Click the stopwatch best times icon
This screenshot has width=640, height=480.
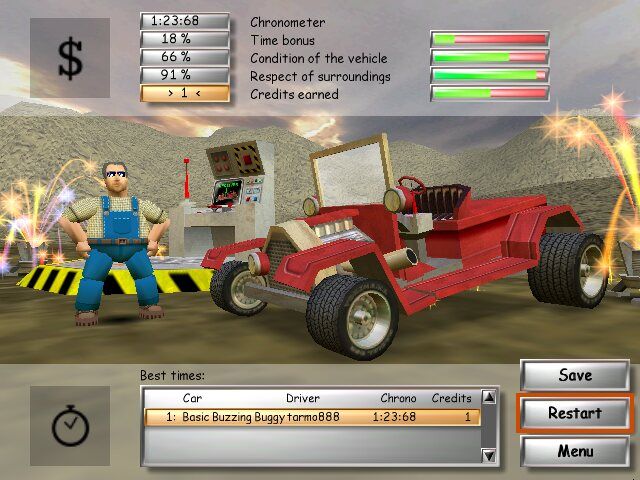(x=70, y=426)
